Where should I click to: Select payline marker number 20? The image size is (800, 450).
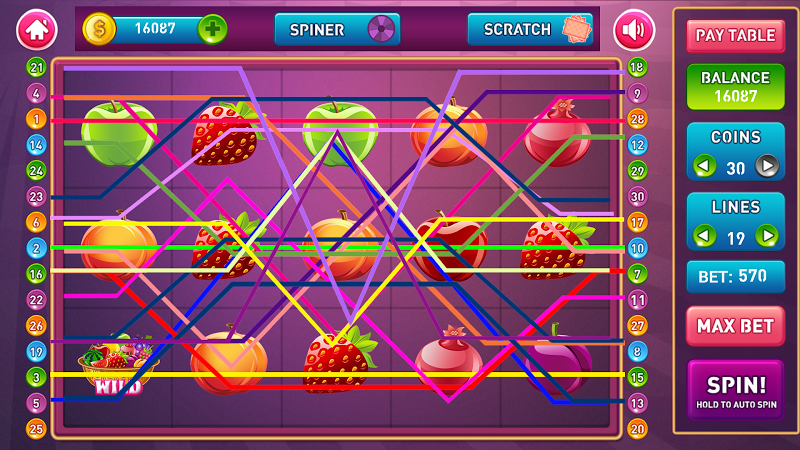tap(637, 429)
